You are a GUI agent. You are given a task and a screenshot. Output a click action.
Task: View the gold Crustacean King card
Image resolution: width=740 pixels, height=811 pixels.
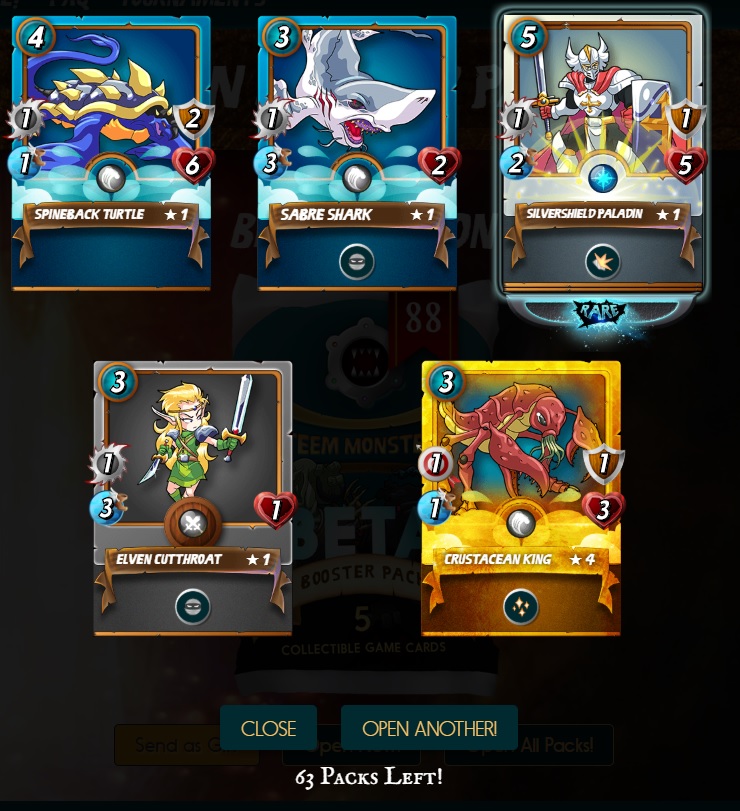[521, 497]
